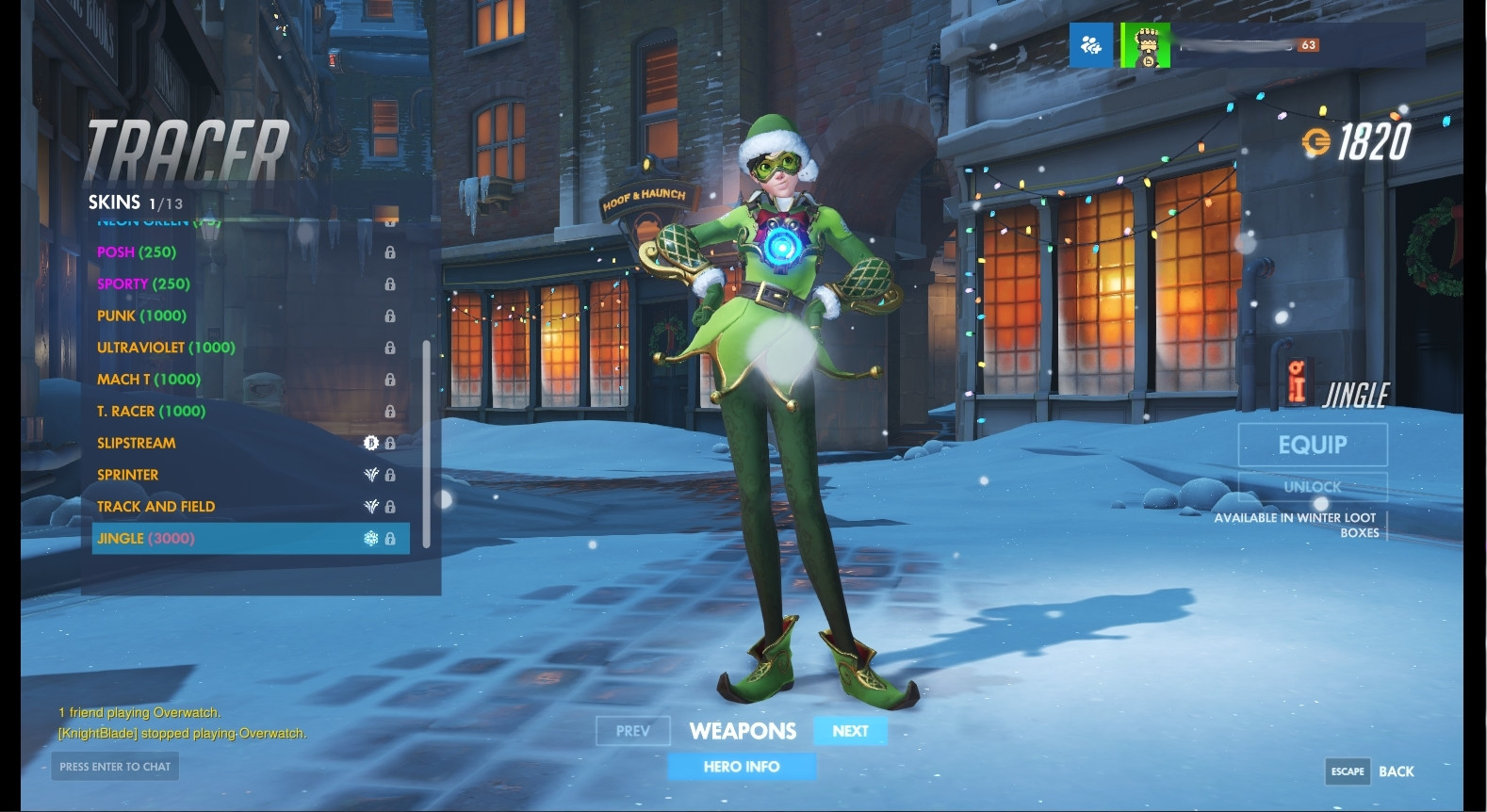This screenshot has height=812, width=1487.
Task: Click the Equip button
Action: click(1312, 445)
